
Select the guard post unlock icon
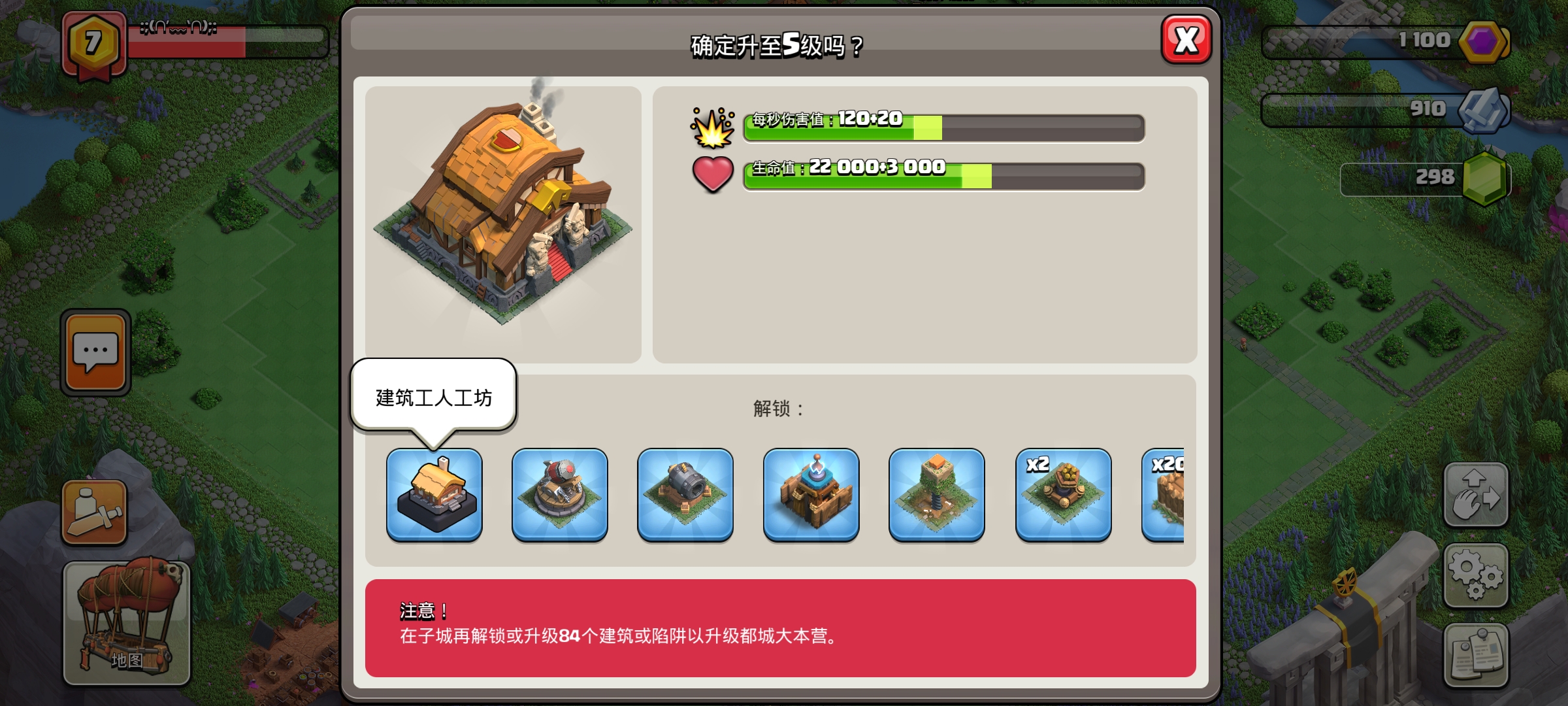(x=811, y=495)
